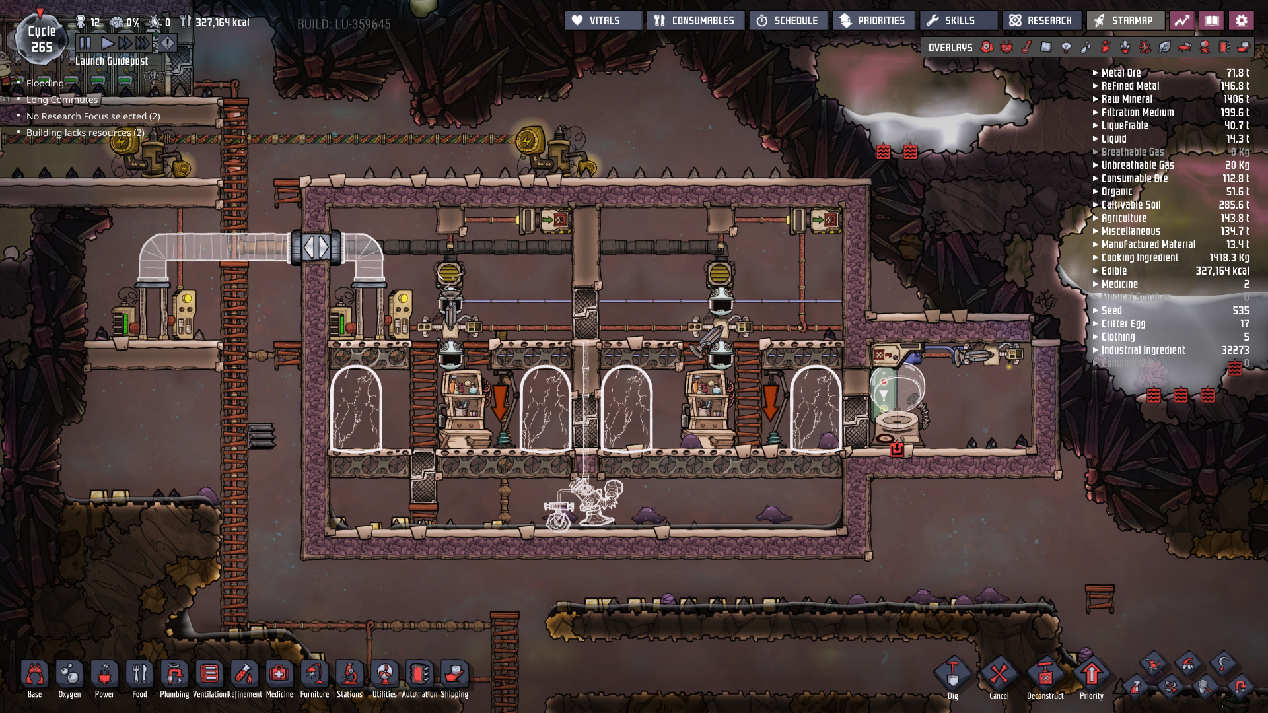Open the Starmap
Image resolution: width=1268 pixels, height=713 pixels.
point(1126,20)
